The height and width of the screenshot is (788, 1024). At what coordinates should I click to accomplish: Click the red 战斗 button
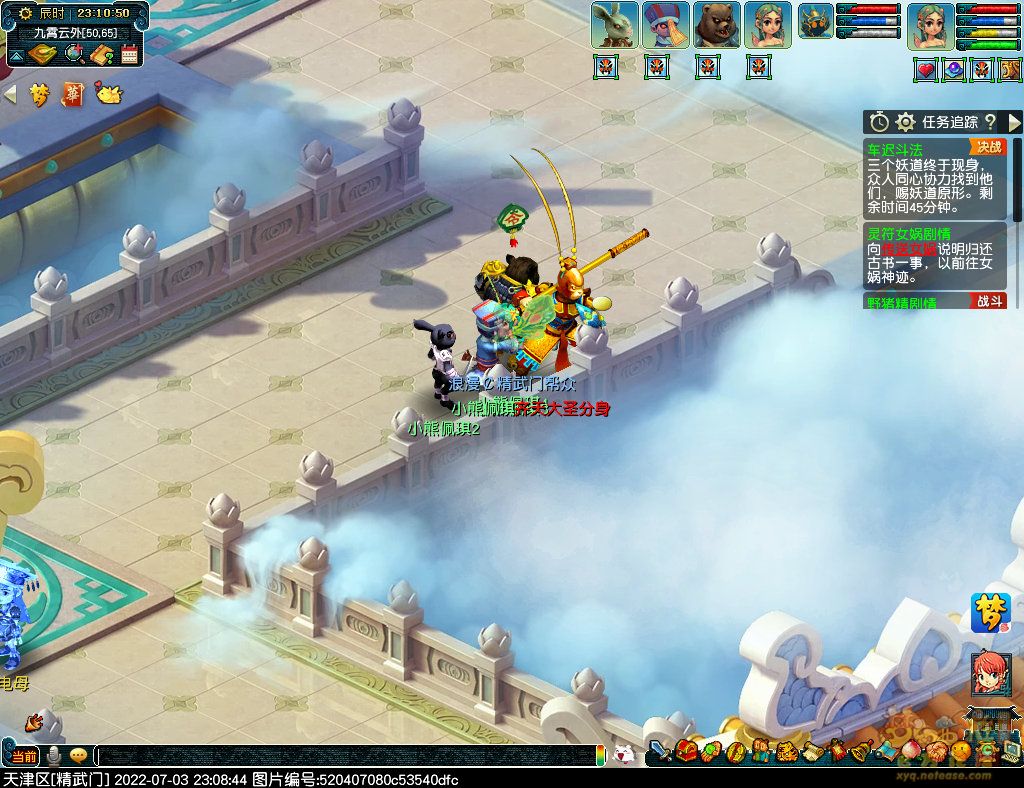(988, 301)
